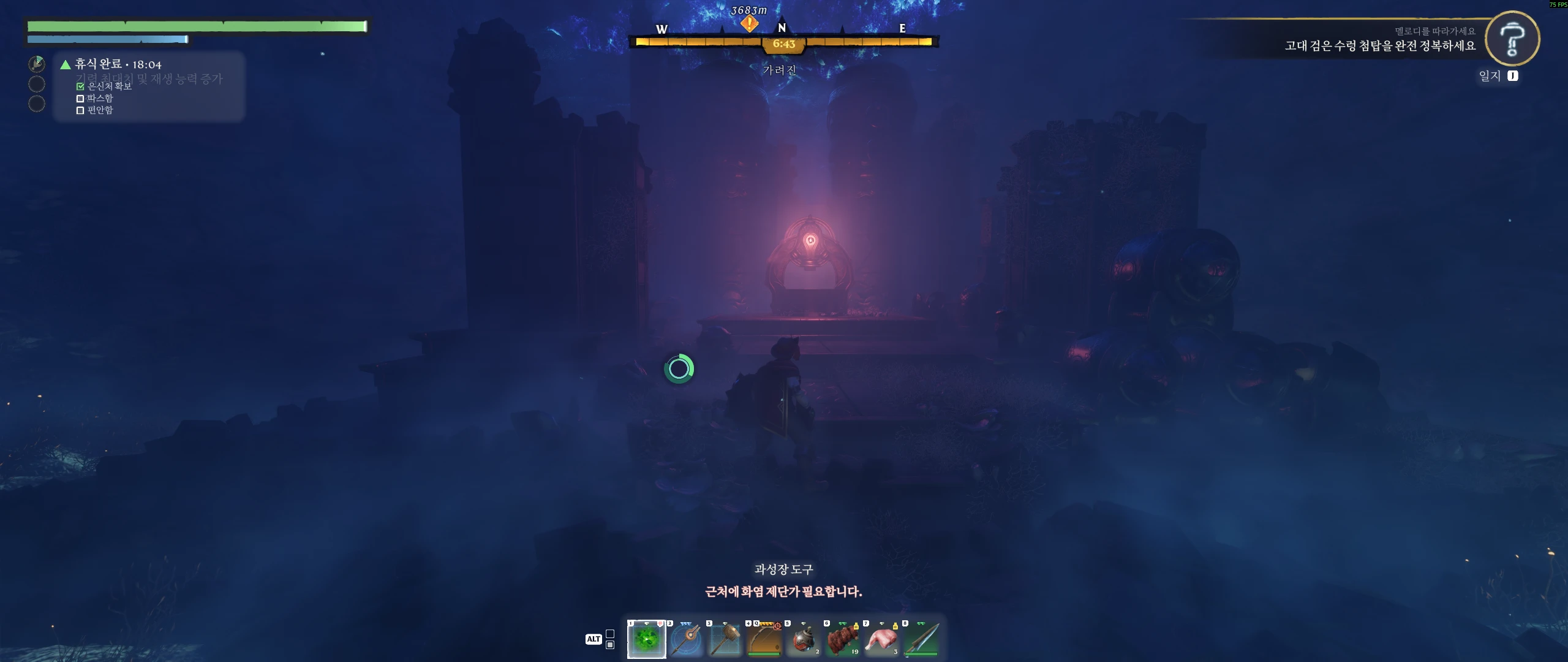The width and height of the screenshot is (1568, 662).
Task: Click the rested buff title 휴식 완료
Action: click(98, 64)
